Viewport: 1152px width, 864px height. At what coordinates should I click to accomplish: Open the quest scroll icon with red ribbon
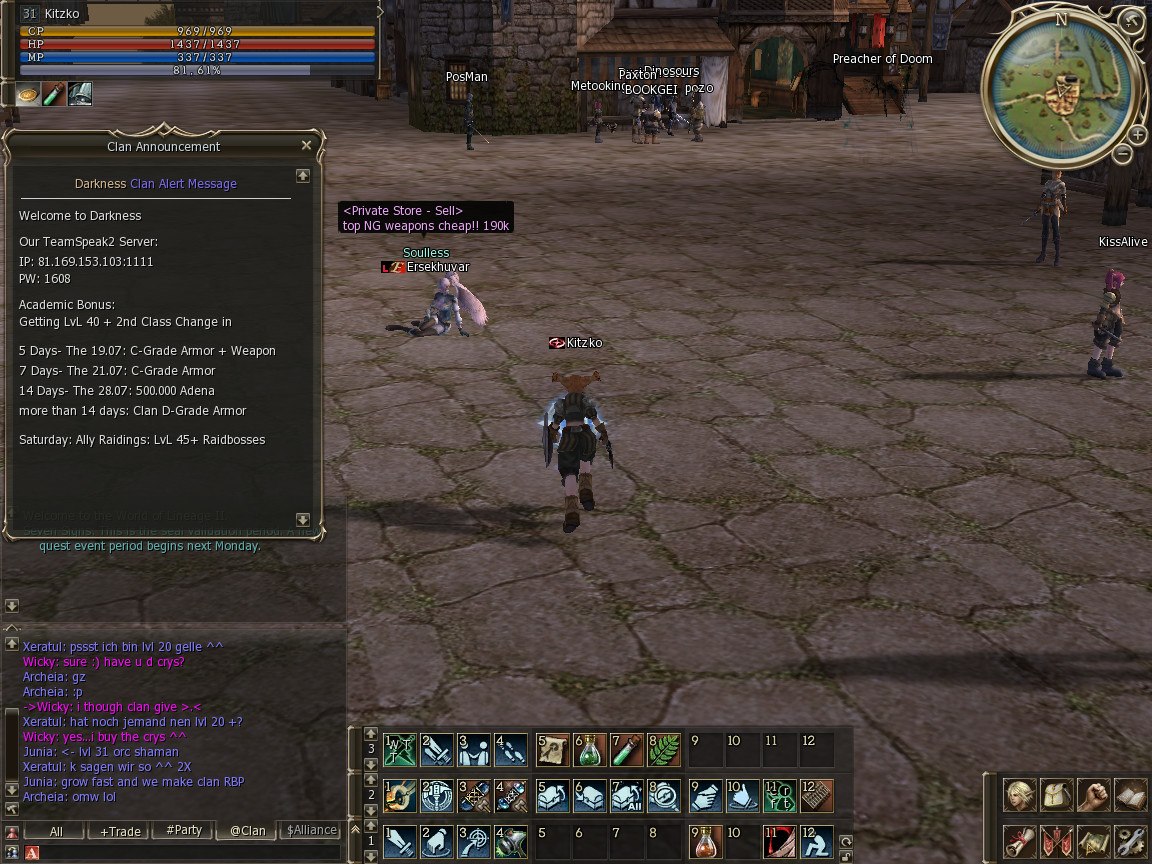1019,839
